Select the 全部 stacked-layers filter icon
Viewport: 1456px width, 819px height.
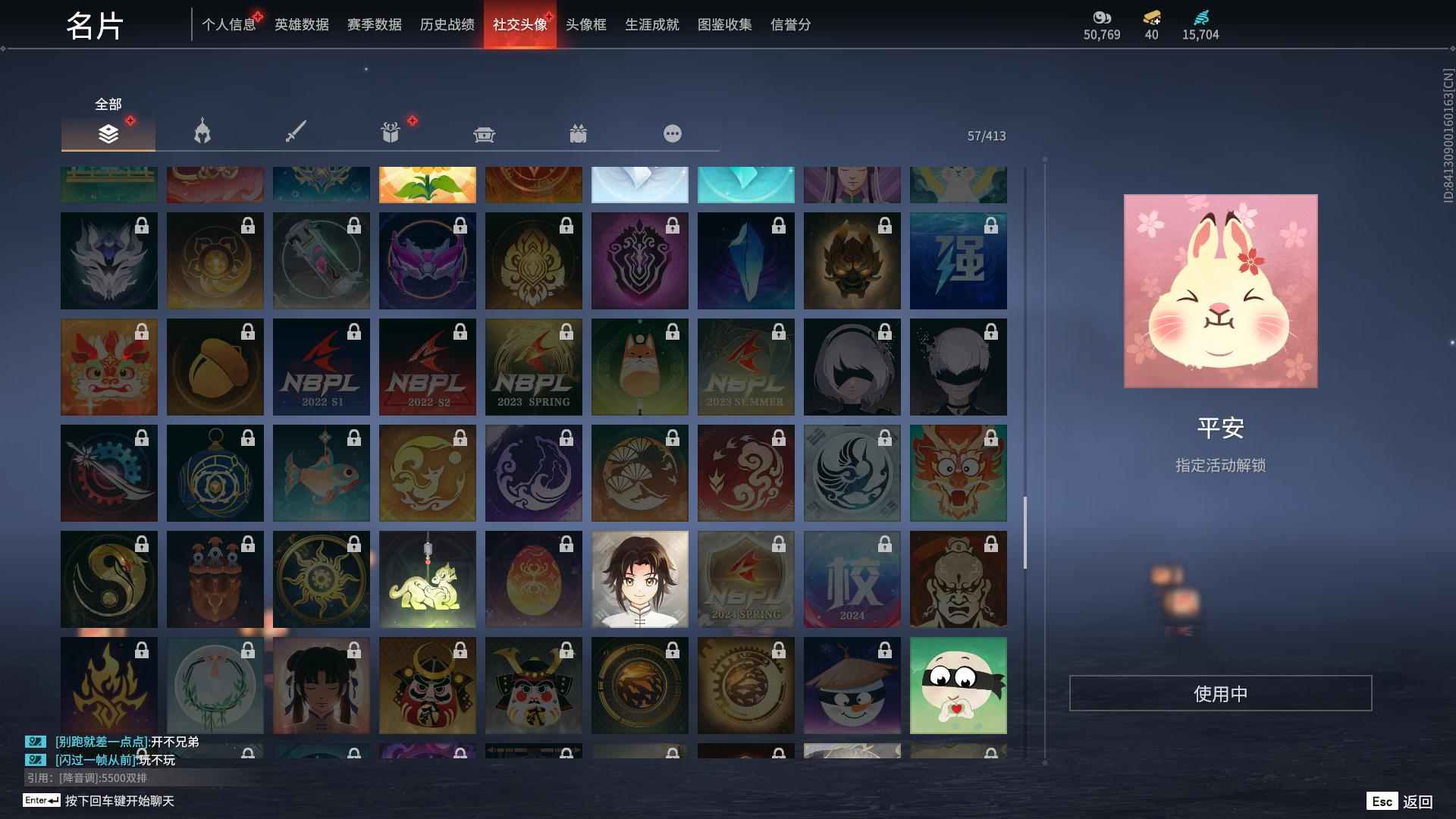[x=108, y=133]
